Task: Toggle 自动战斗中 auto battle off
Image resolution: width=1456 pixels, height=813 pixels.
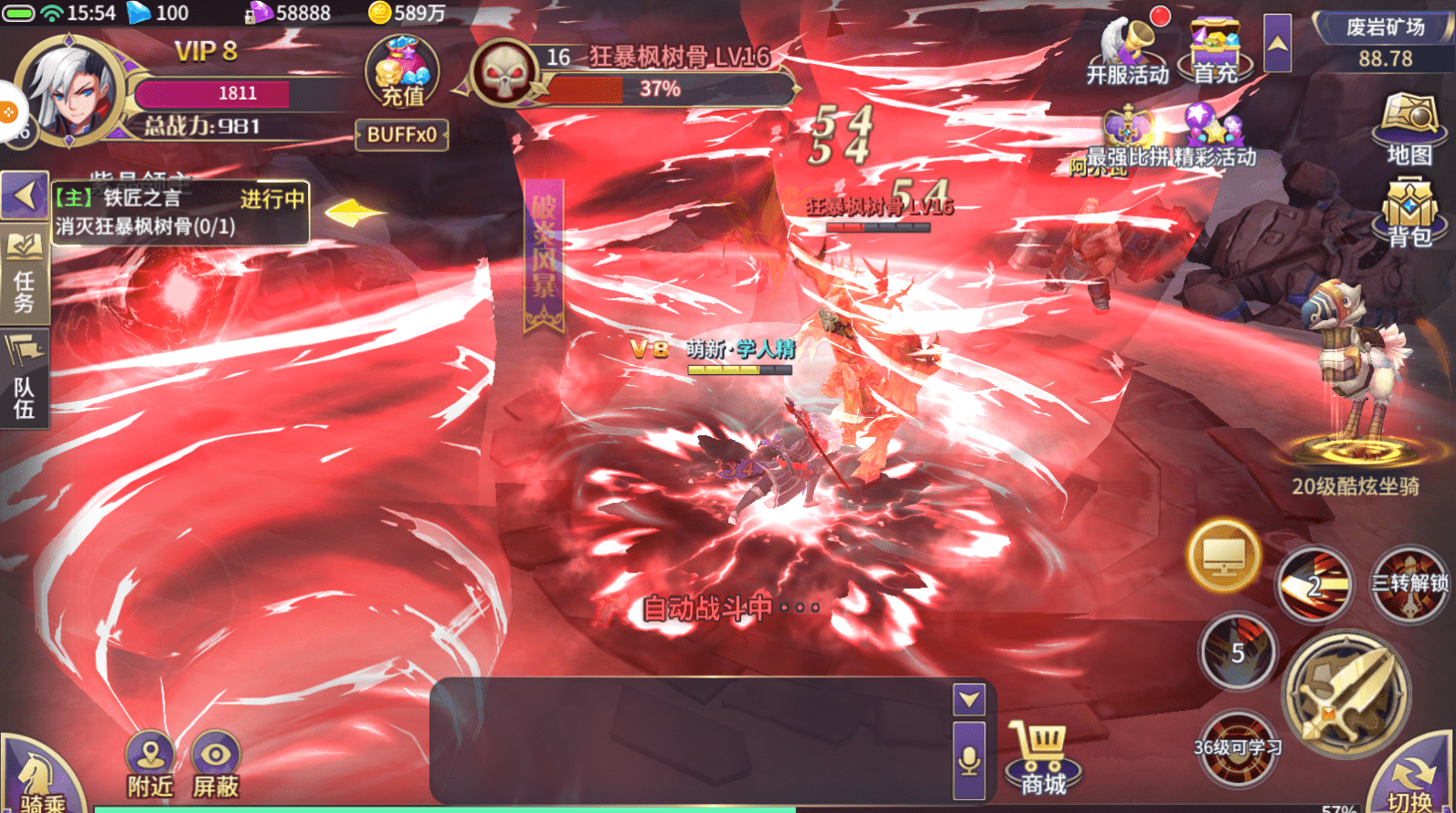Action: click(728, 607)
